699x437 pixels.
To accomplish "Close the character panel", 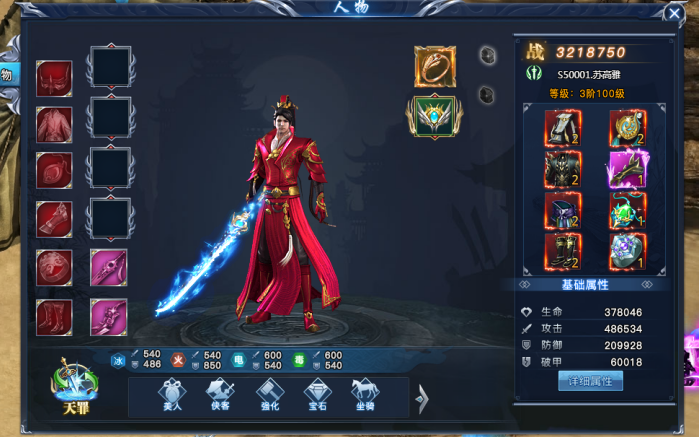I will (x=674, y=13).
